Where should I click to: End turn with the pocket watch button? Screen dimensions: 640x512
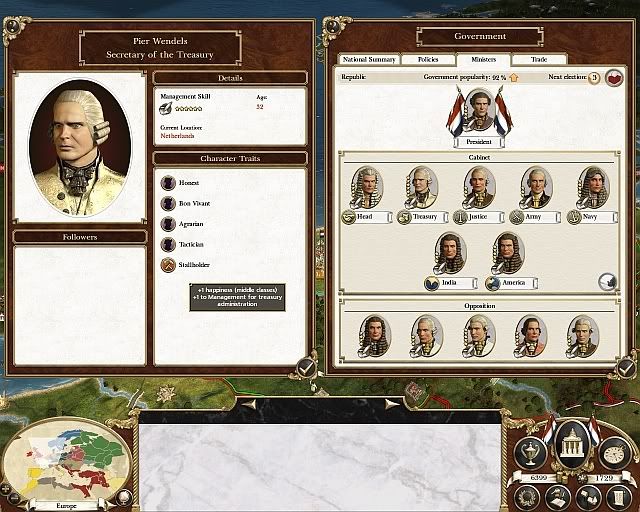point(612,455)
